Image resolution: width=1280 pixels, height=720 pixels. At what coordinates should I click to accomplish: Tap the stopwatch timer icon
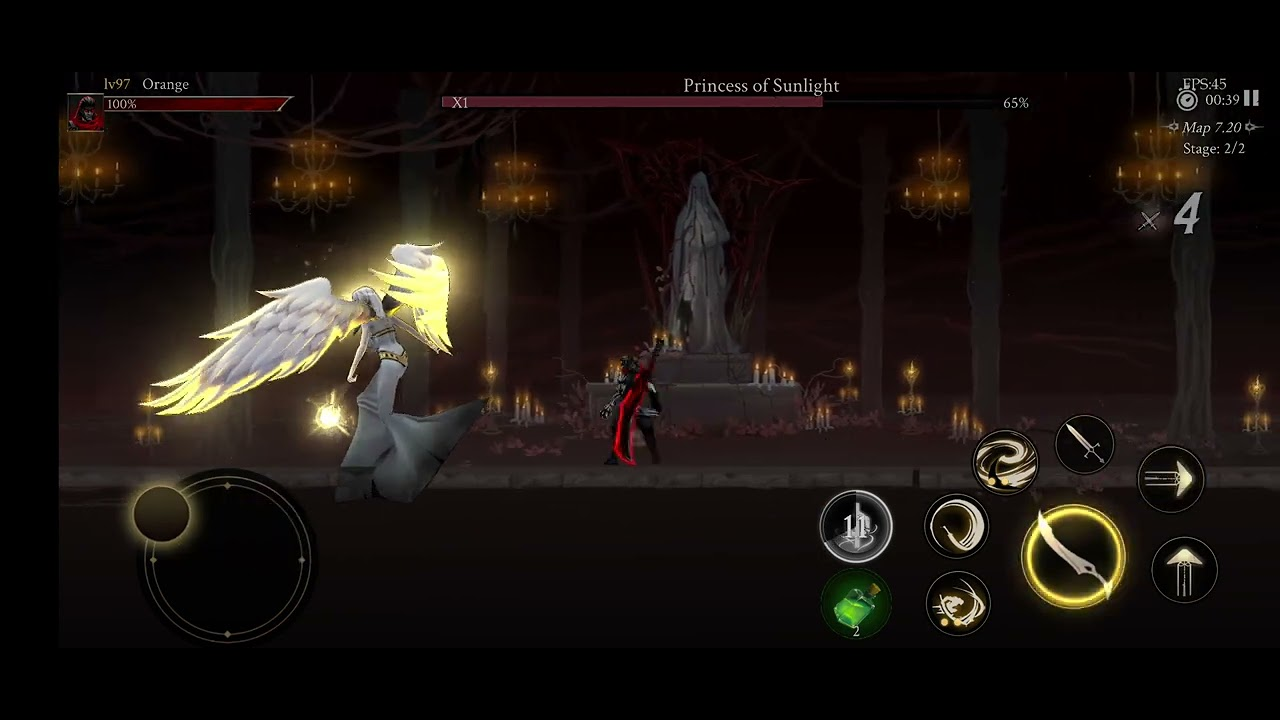pos(1187,99)
